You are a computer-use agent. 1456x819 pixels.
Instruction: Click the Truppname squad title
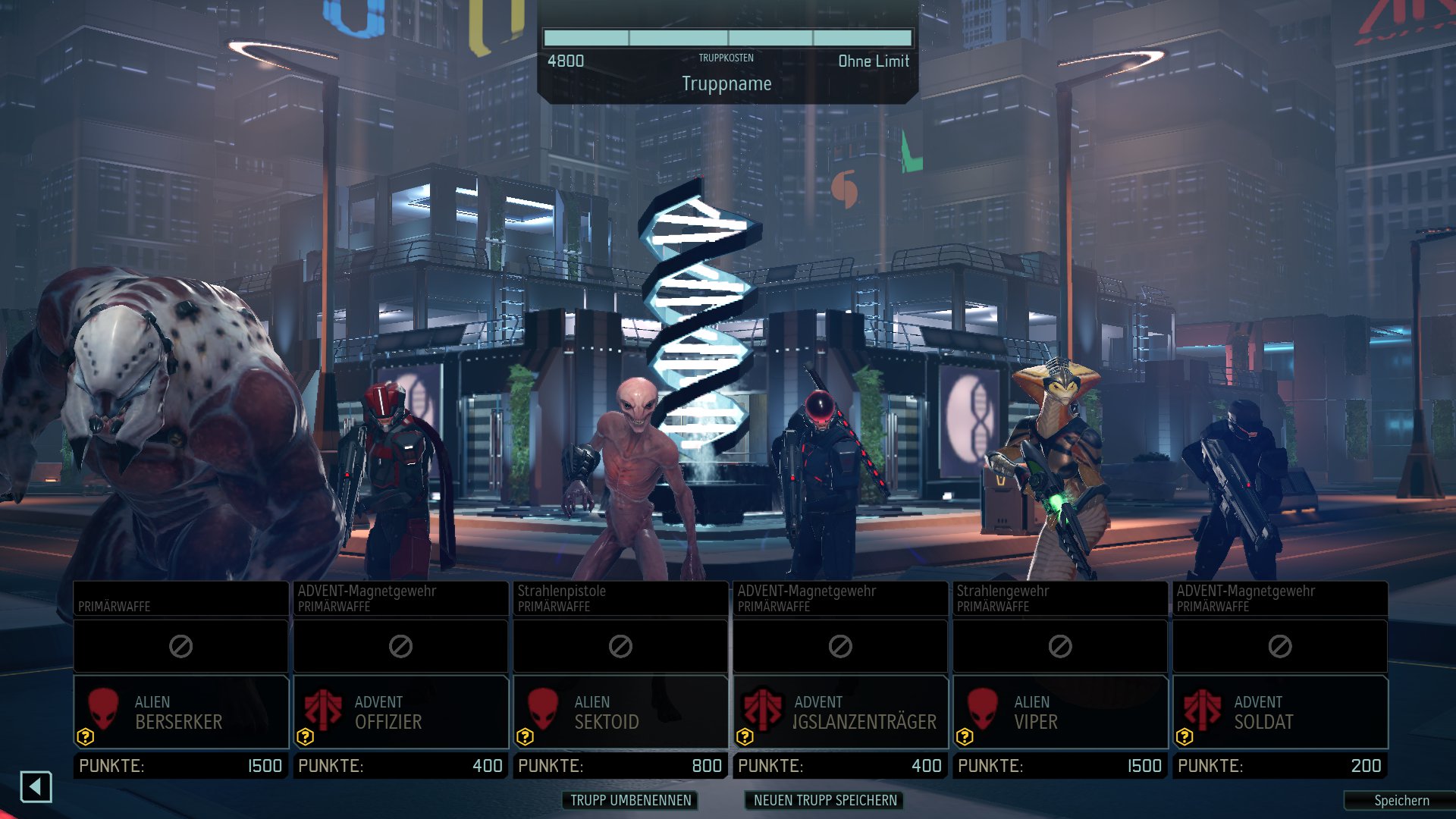tap(726, 83)
